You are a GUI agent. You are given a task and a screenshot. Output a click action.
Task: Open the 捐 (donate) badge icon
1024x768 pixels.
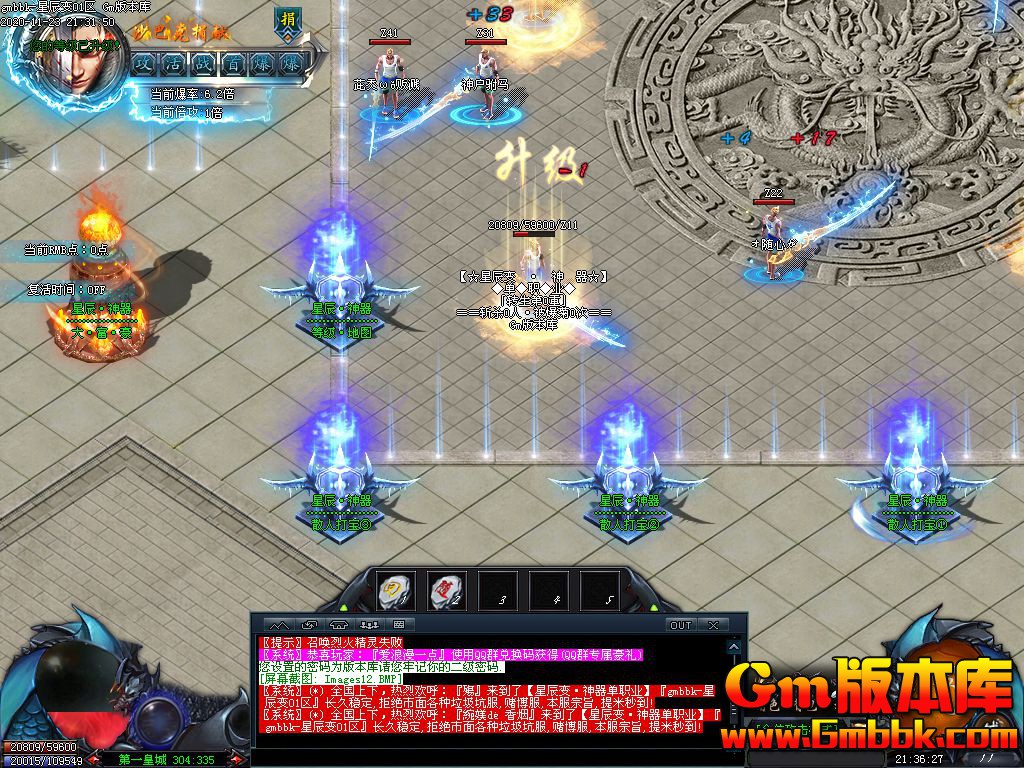coord(287,22)
